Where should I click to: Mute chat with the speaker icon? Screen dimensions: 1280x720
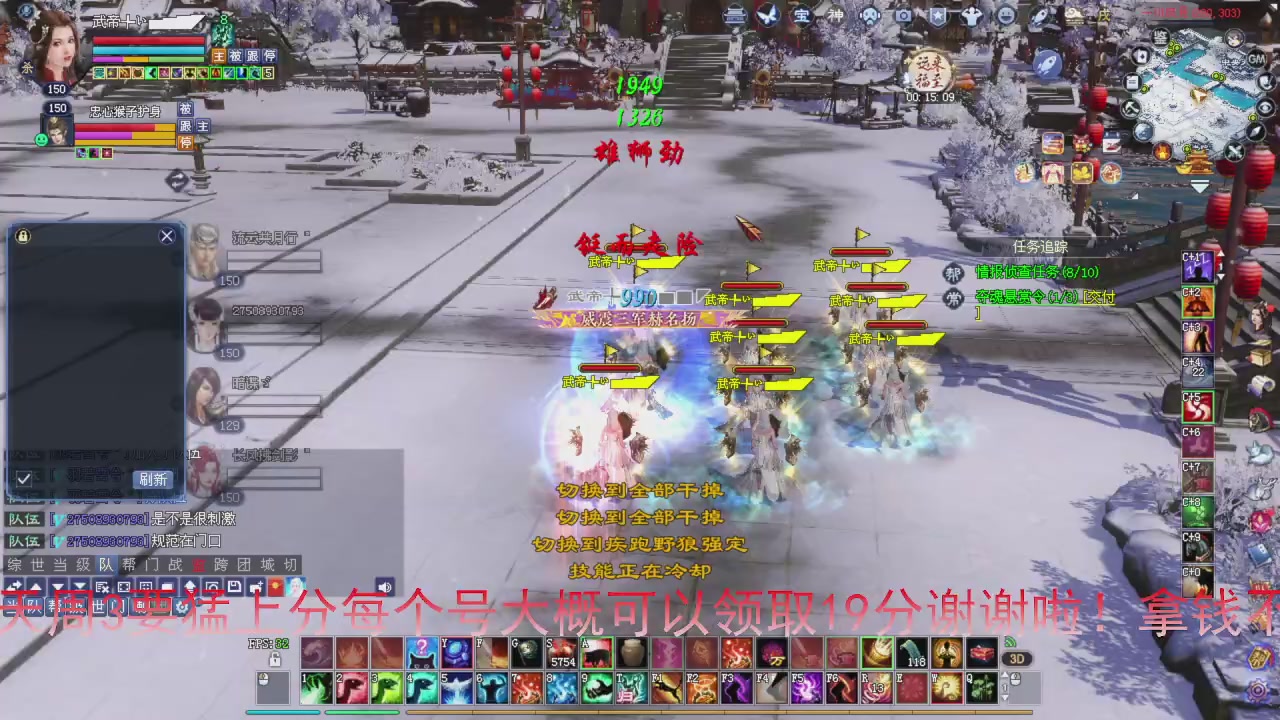tap(385, 587)
